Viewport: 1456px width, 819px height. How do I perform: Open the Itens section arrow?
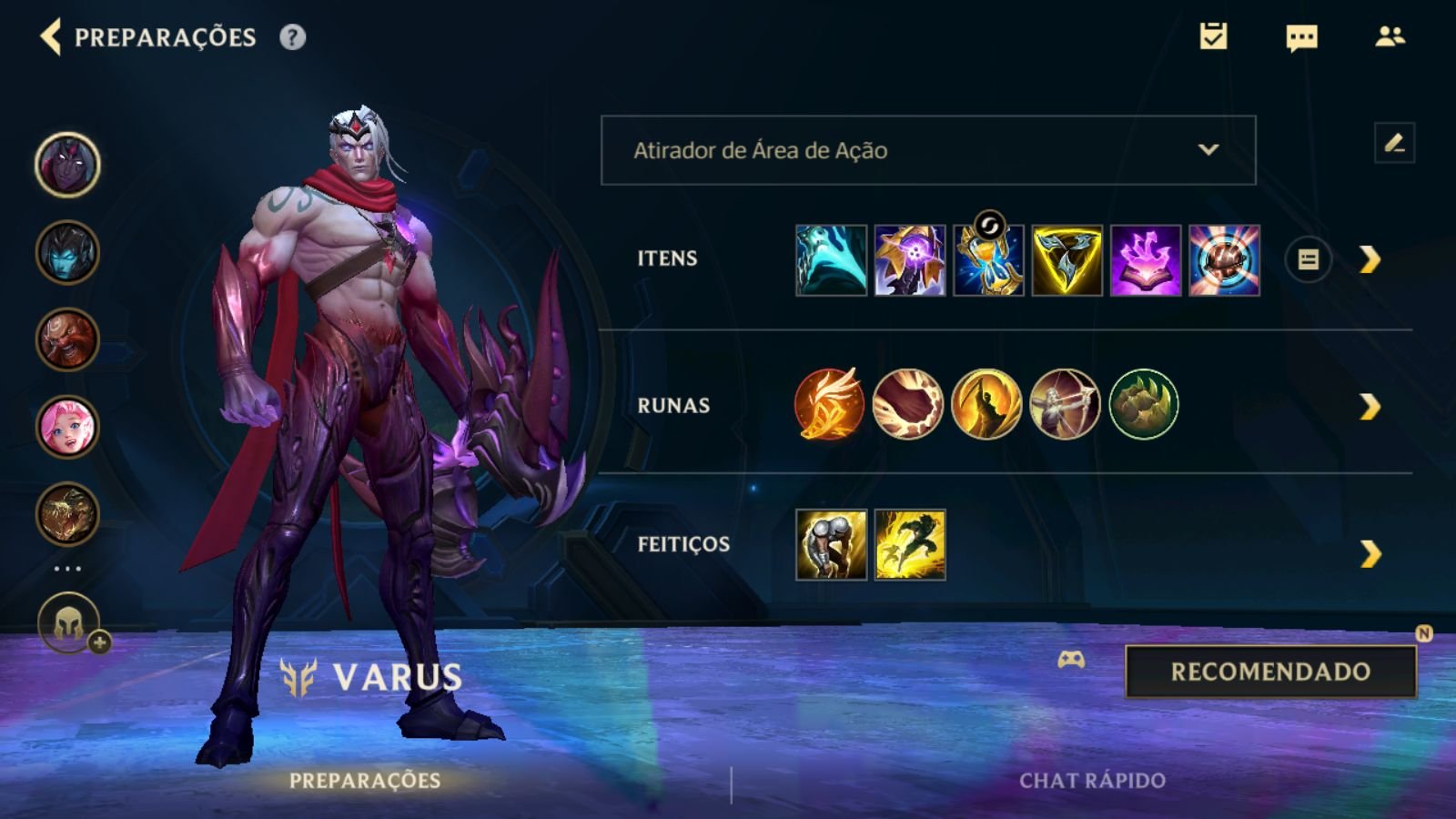[x=1370, y=260]
